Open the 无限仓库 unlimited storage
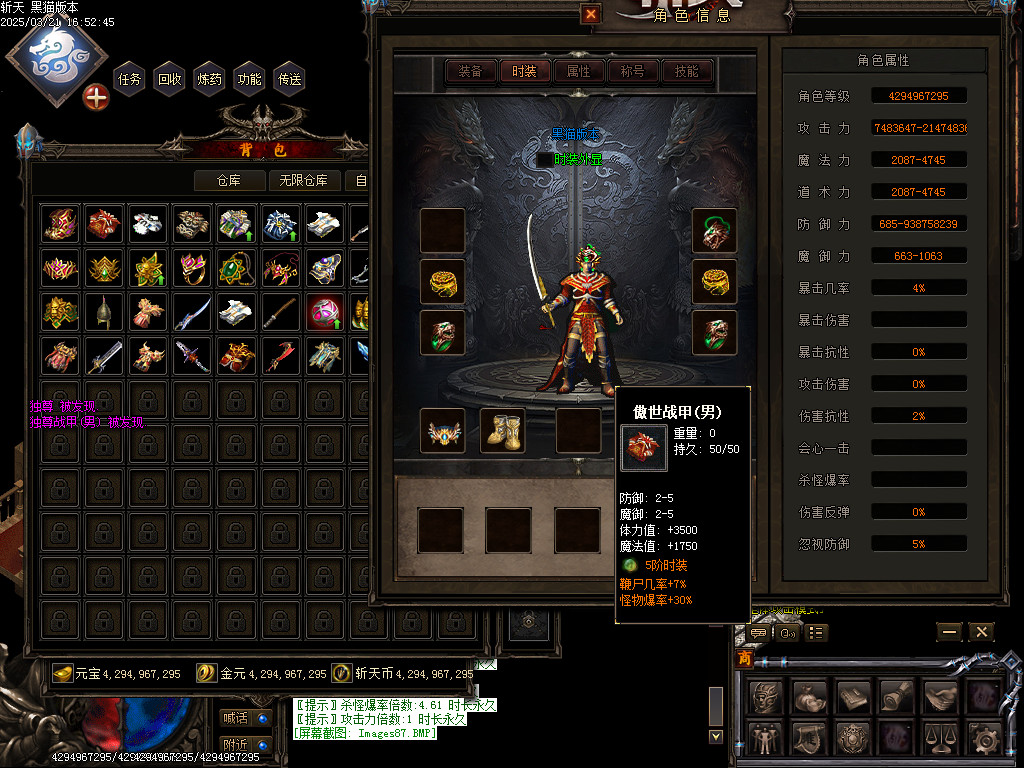This screenshot has width=1024, height=768. (x=305, y=180)
